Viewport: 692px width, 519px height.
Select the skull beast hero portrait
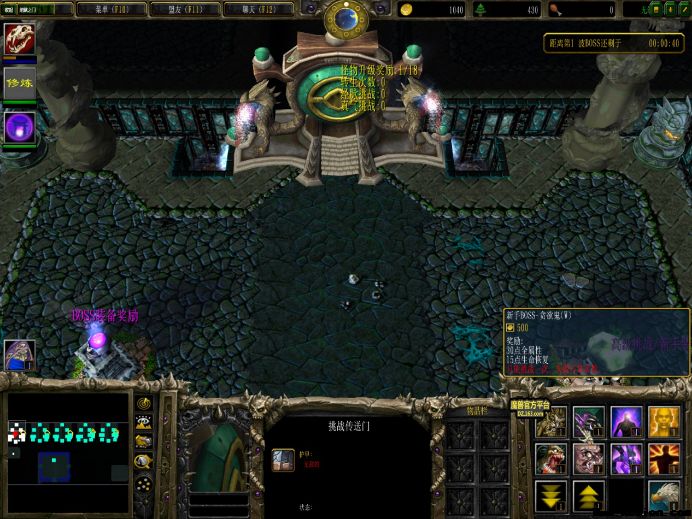pos(19,39)
